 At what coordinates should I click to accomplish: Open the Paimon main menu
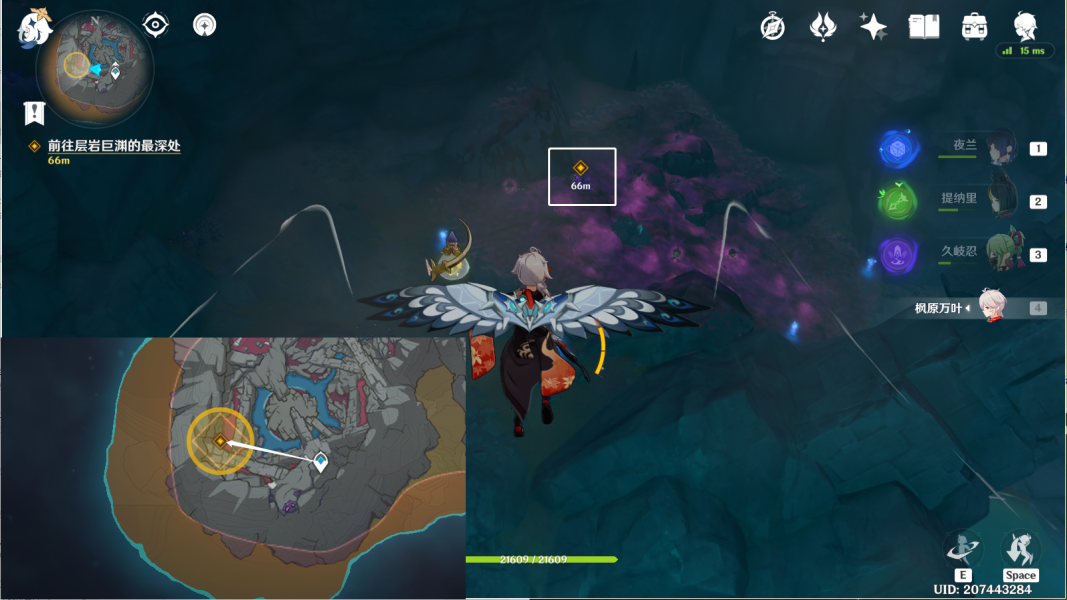34,28
